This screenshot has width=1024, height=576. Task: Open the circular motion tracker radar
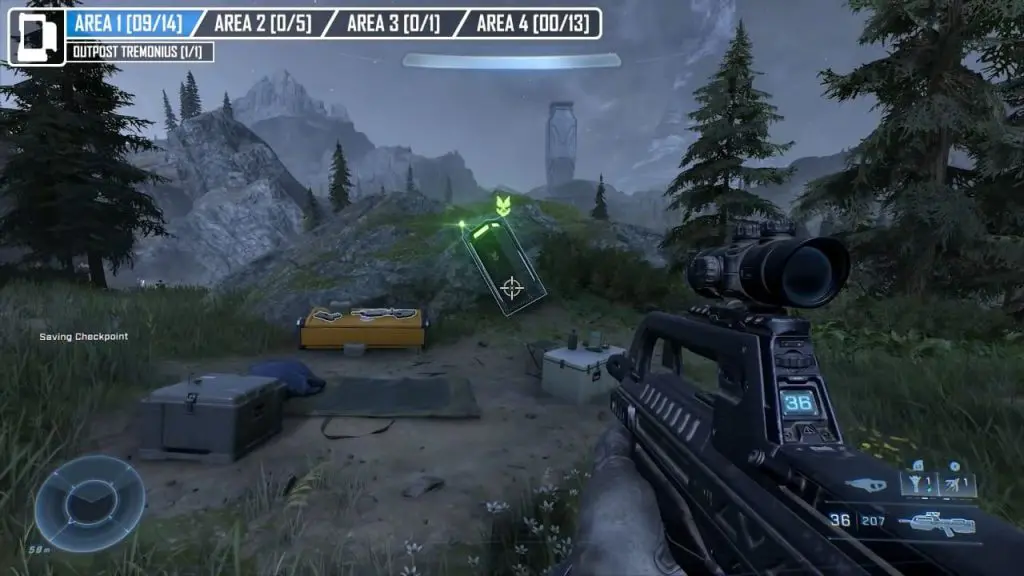coord(89,502)
